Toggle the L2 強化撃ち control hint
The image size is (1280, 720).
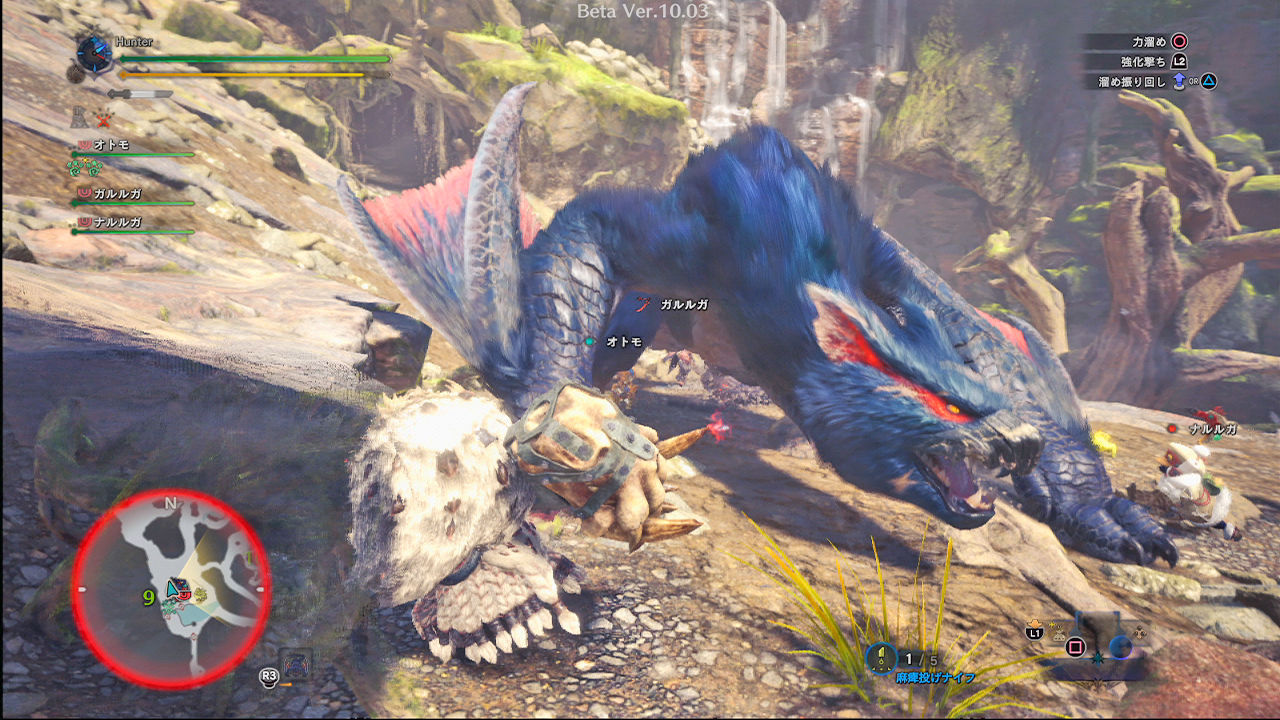tap(1179, 62)
